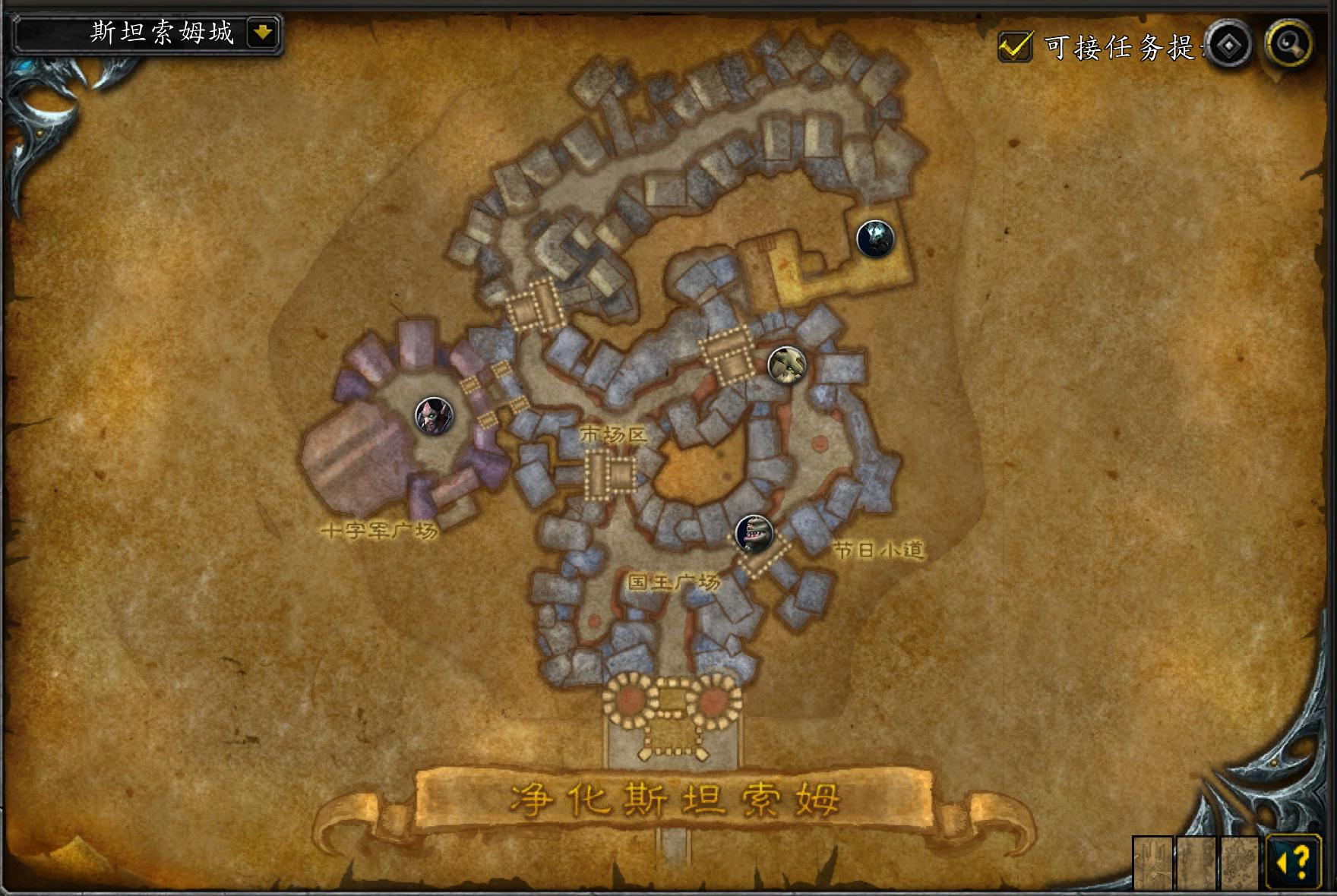Select the creature portrait icon near the map center

click(786, 365)
